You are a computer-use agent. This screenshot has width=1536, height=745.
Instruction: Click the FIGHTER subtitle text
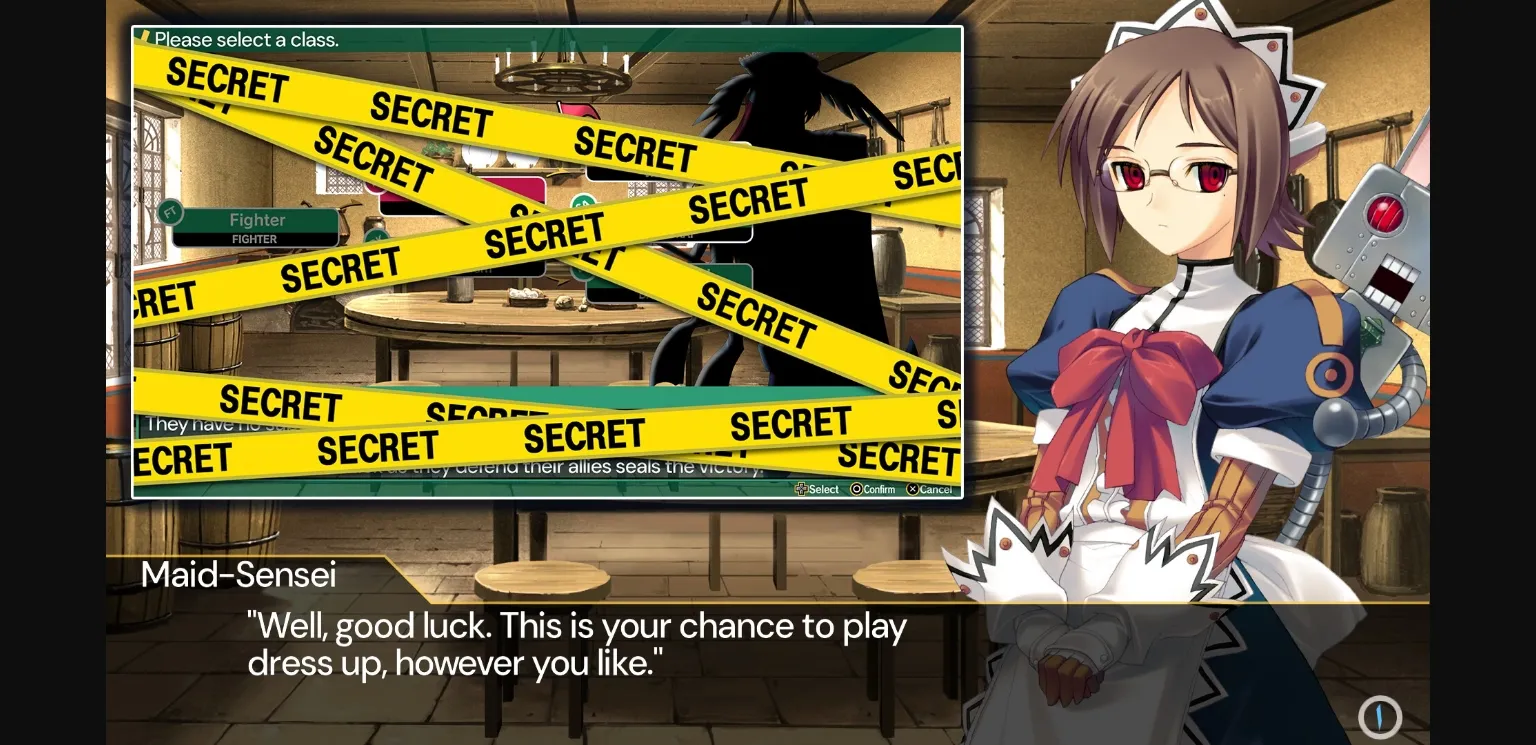(253, 239)
